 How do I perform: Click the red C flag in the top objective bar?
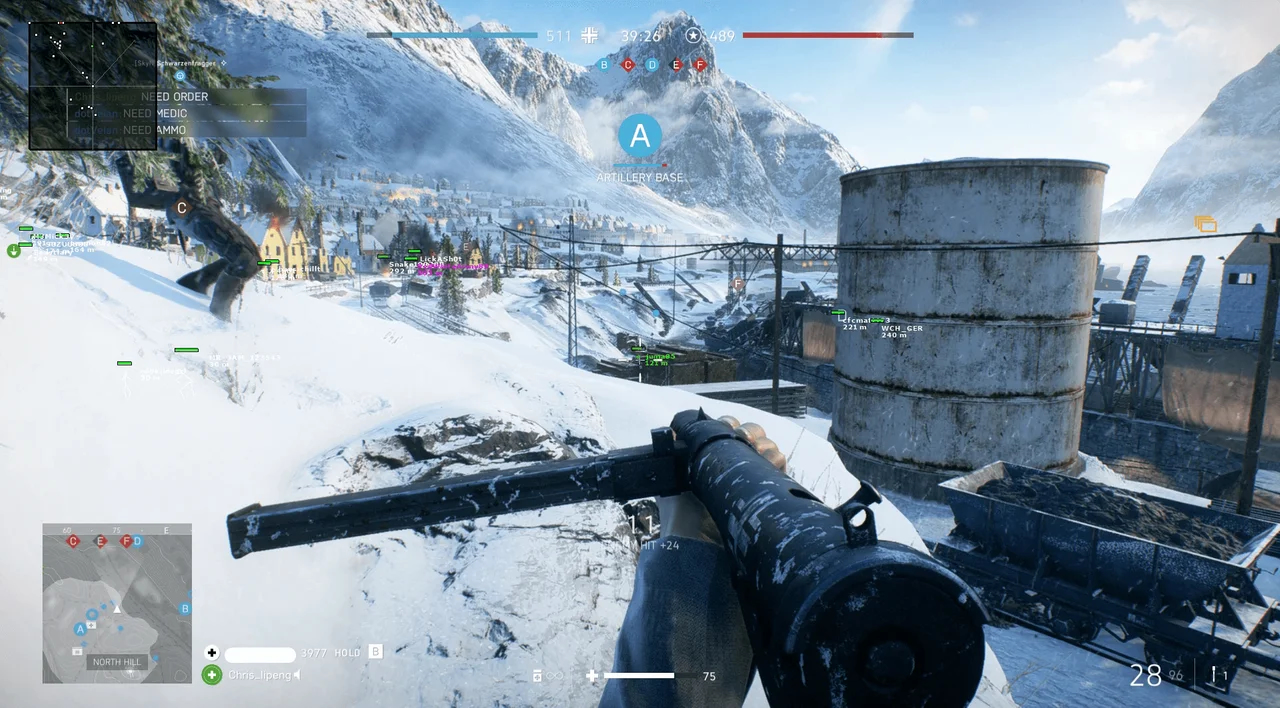[628, 65]
